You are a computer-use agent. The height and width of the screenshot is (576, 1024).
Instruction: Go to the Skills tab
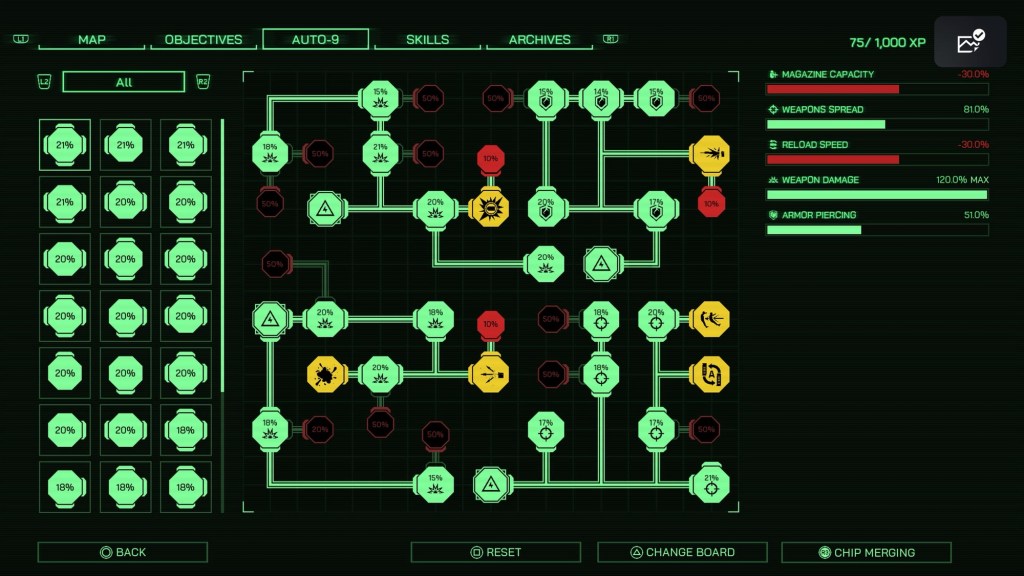tap(427, 40)
